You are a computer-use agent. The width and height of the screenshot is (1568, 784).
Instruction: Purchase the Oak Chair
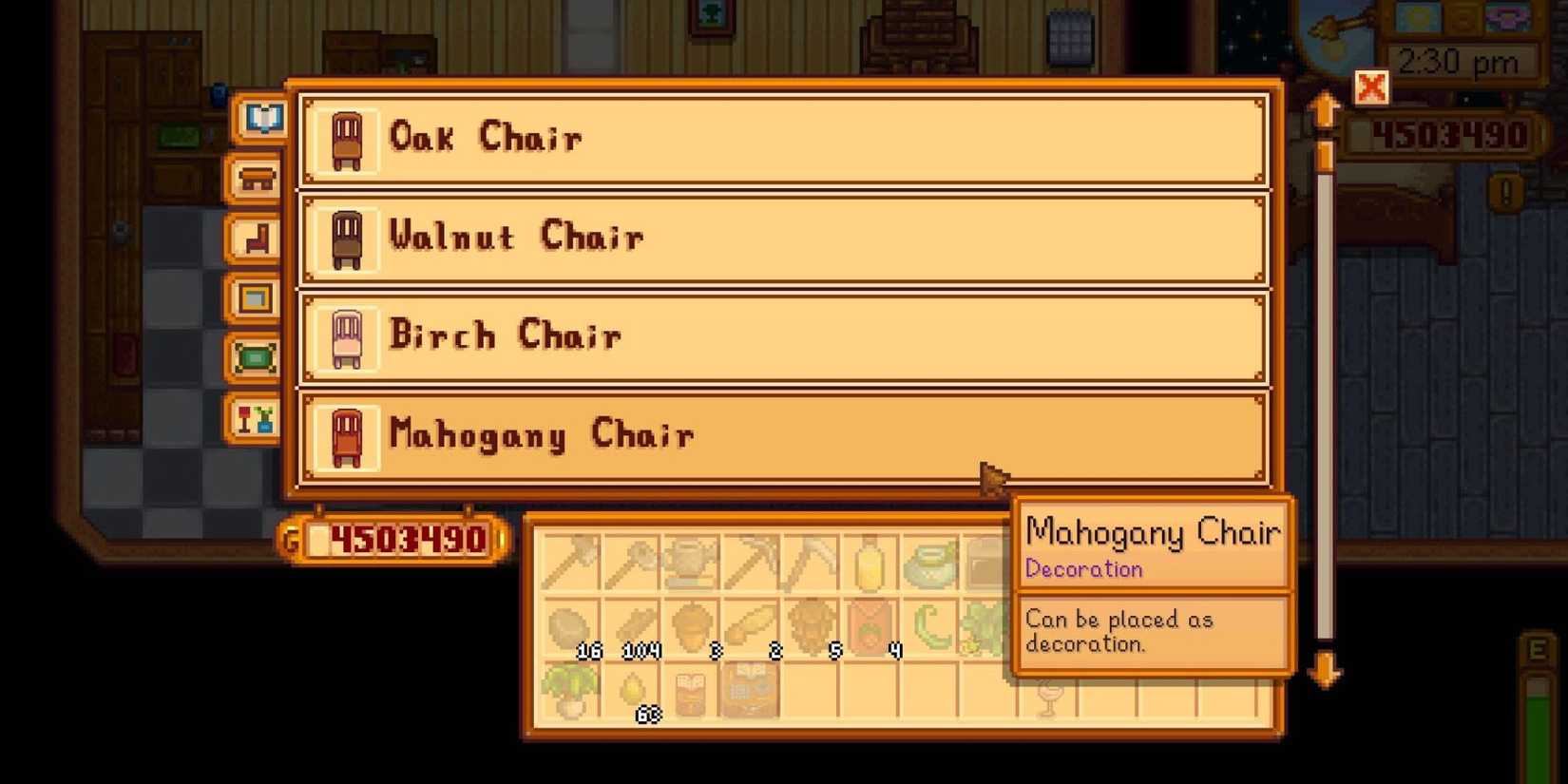[781, 139]
